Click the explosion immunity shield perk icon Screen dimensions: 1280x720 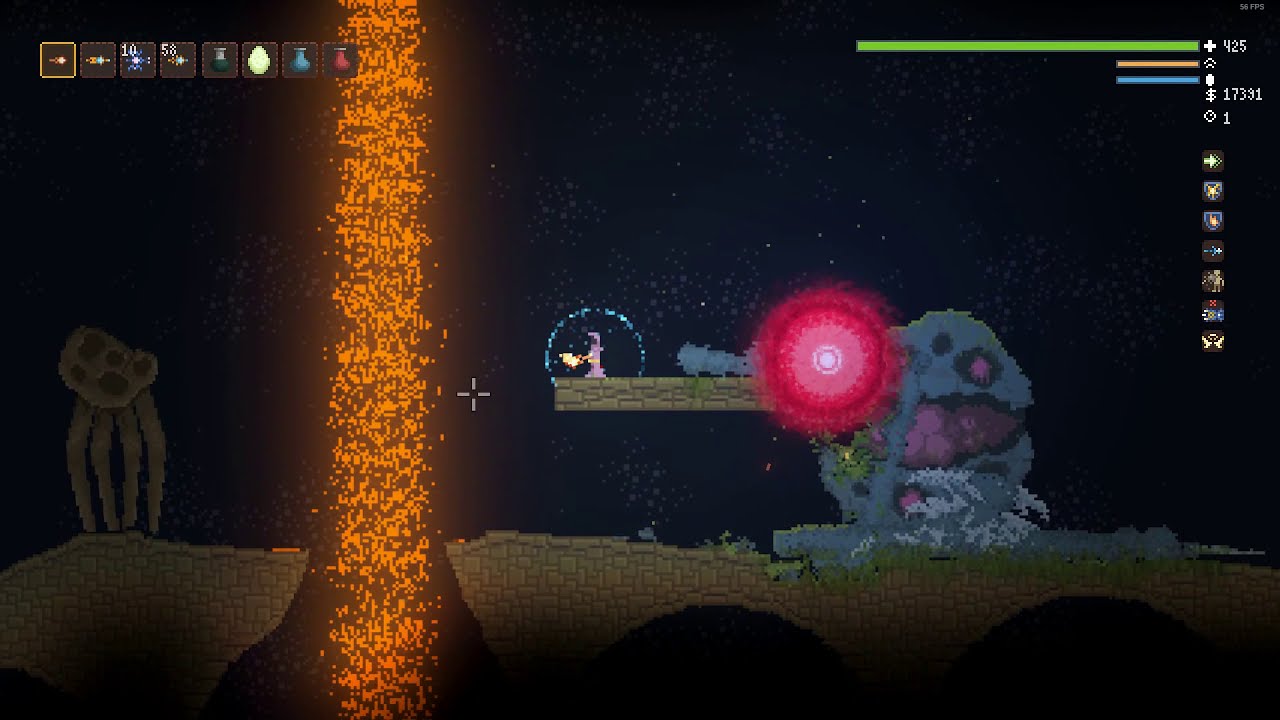pos(1213,191)
